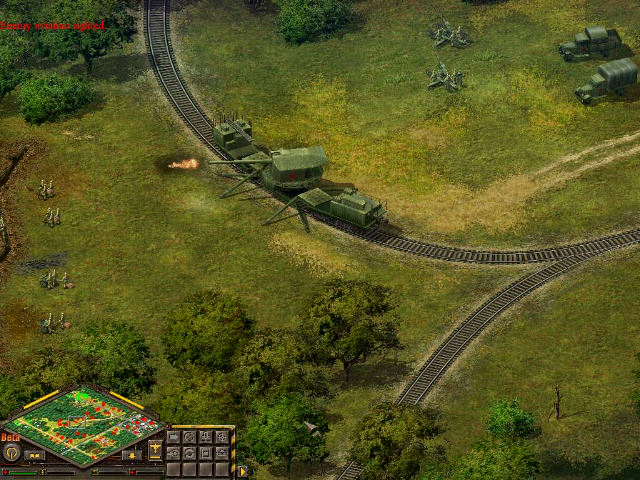Image resolution: width=640 pixels, height=480 pixels.
Task: Expand the panel with the yellow arrow
Action: pos(242,471)
